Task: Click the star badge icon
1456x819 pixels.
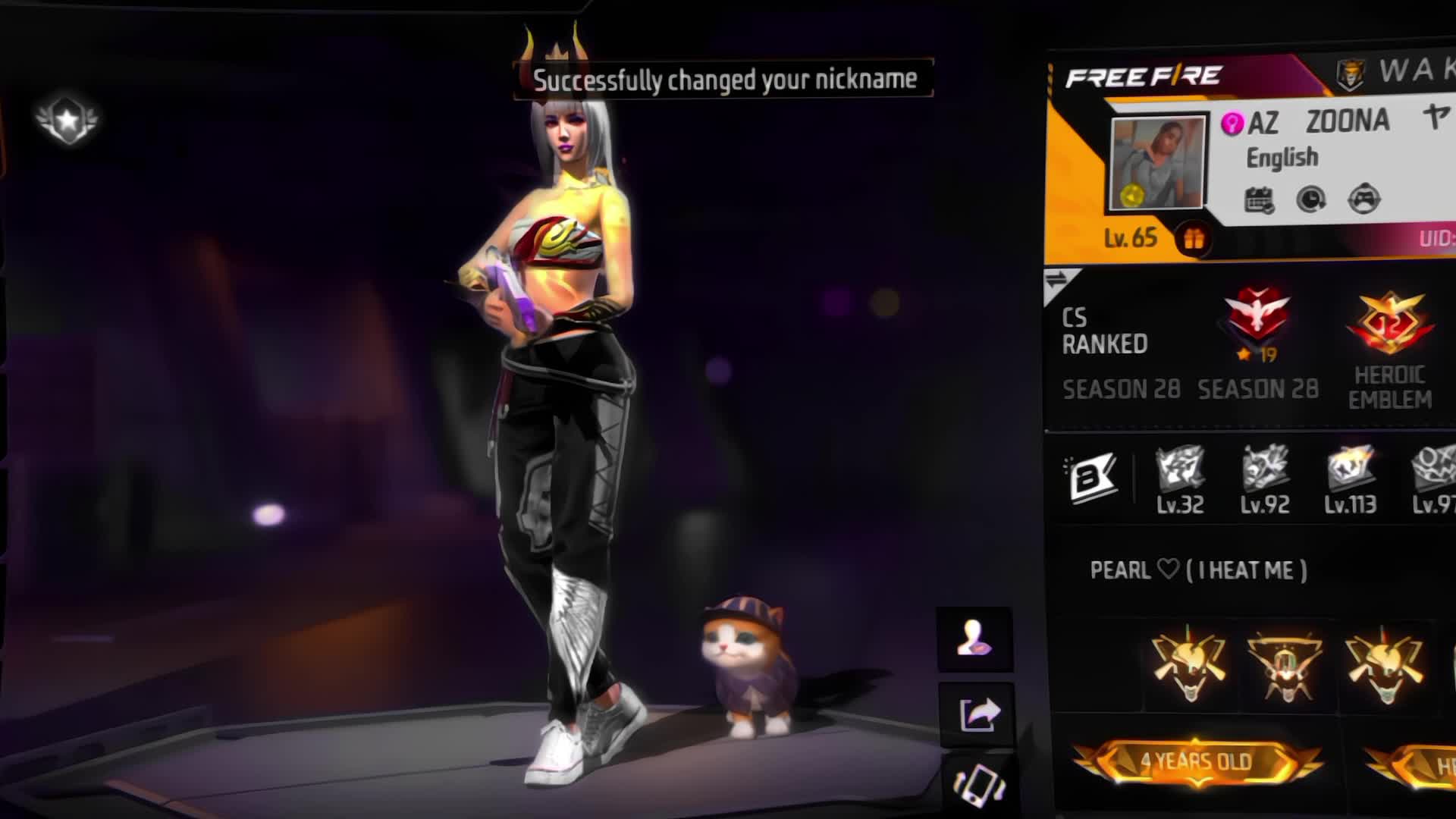Action: tap(67, 120)
